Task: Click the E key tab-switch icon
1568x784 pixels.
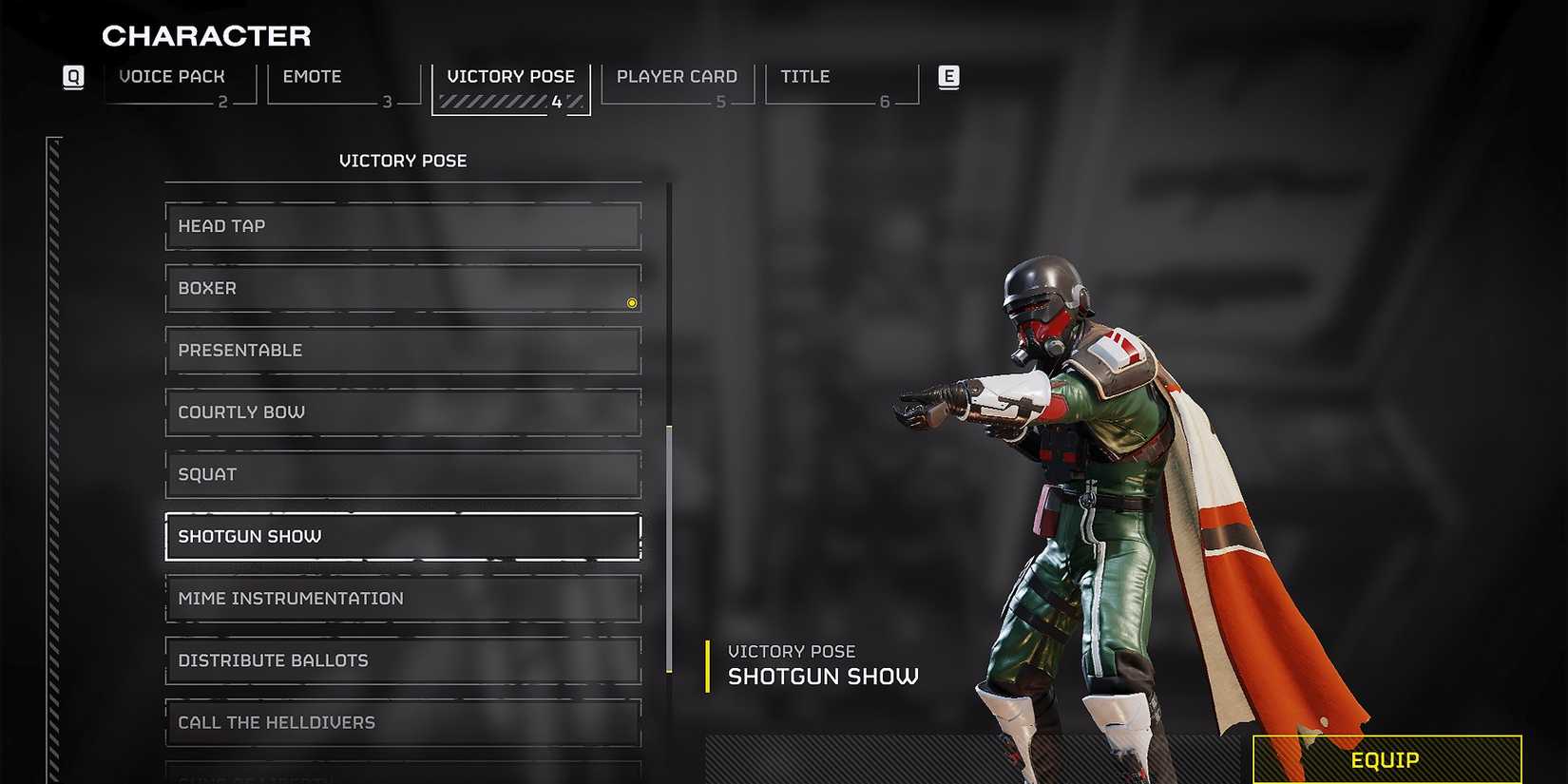Action: tap(947, 77)
